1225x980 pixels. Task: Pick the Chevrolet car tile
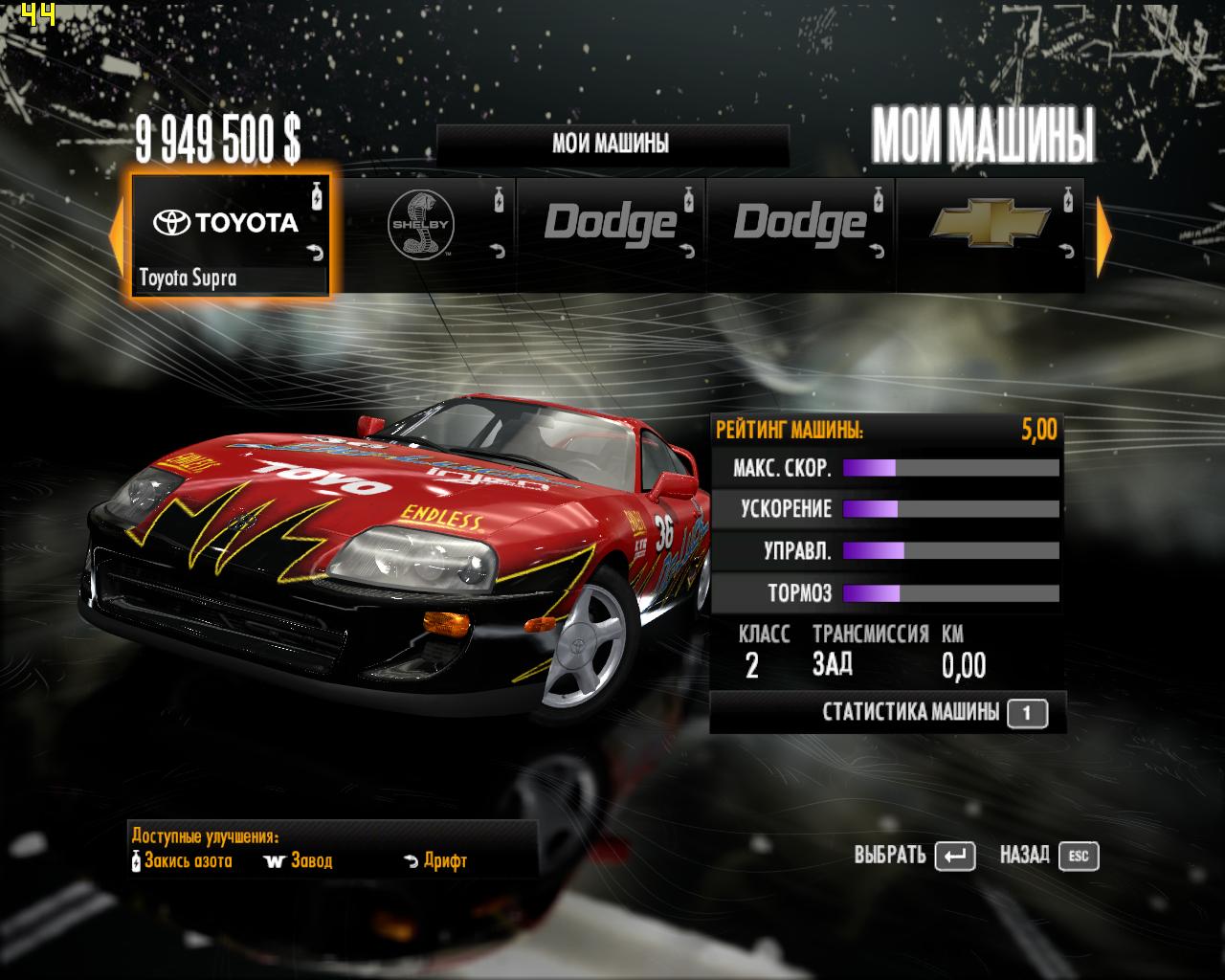click(990, 233)
